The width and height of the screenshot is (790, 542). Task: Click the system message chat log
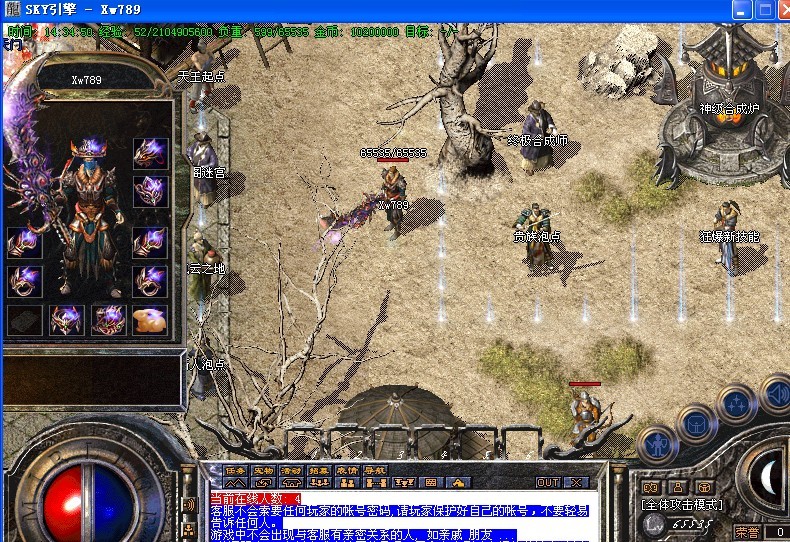[x=400, y=517]
